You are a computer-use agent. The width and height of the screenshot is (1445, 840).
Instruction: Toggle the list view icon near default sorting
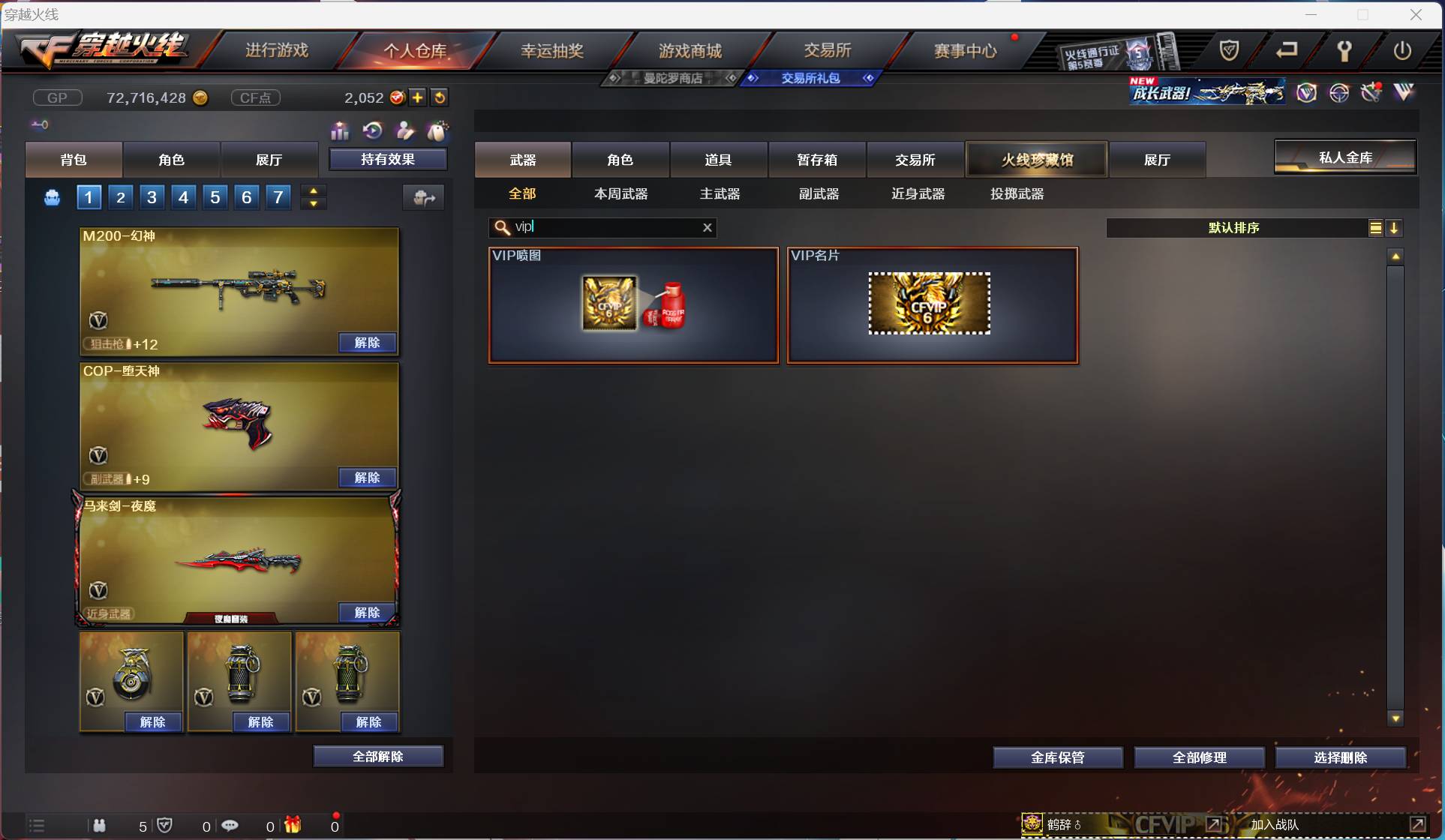pos(1375,227)
